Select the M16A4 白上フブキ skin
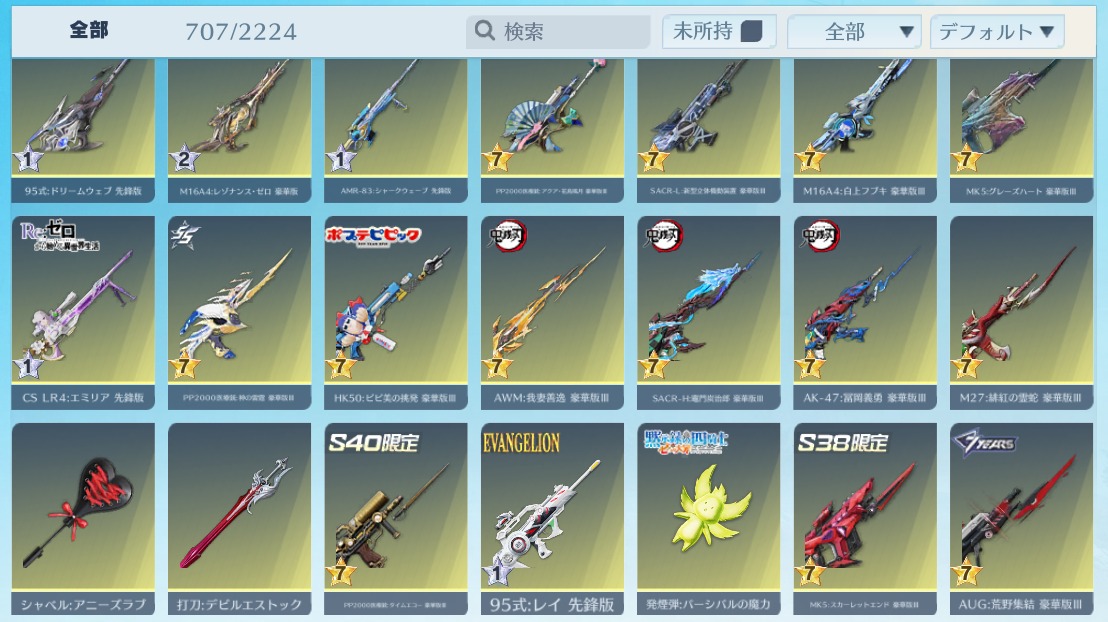Viewport: 1108px width, 622px height. (866, 125)
